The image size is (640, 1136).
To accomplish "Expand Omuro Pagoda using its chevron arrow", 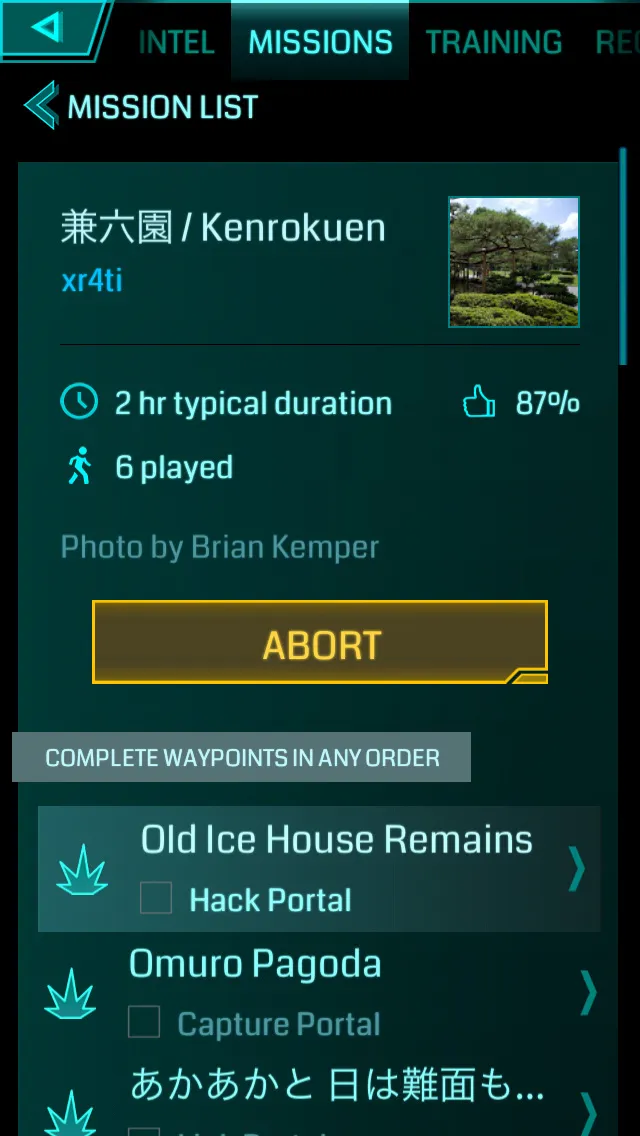I will (x=589, y=992).
